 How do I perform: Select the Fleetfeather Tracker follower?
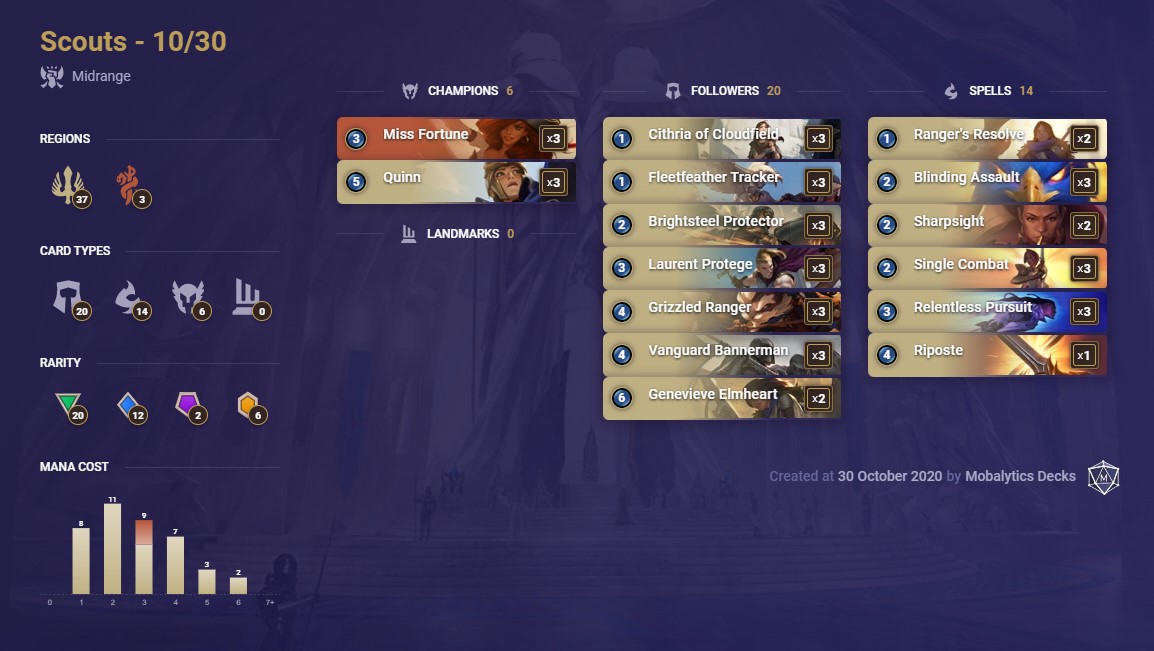(x=721, y=182)
